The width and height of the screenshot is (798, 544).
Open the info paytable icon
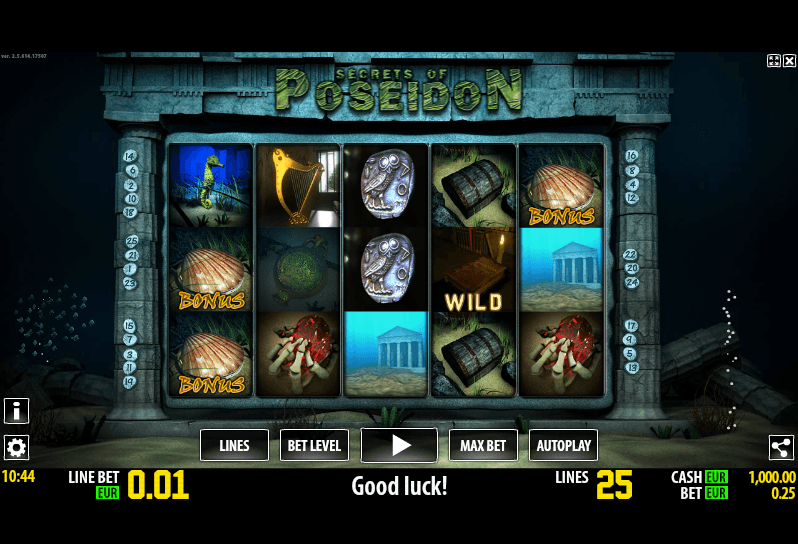16,410
